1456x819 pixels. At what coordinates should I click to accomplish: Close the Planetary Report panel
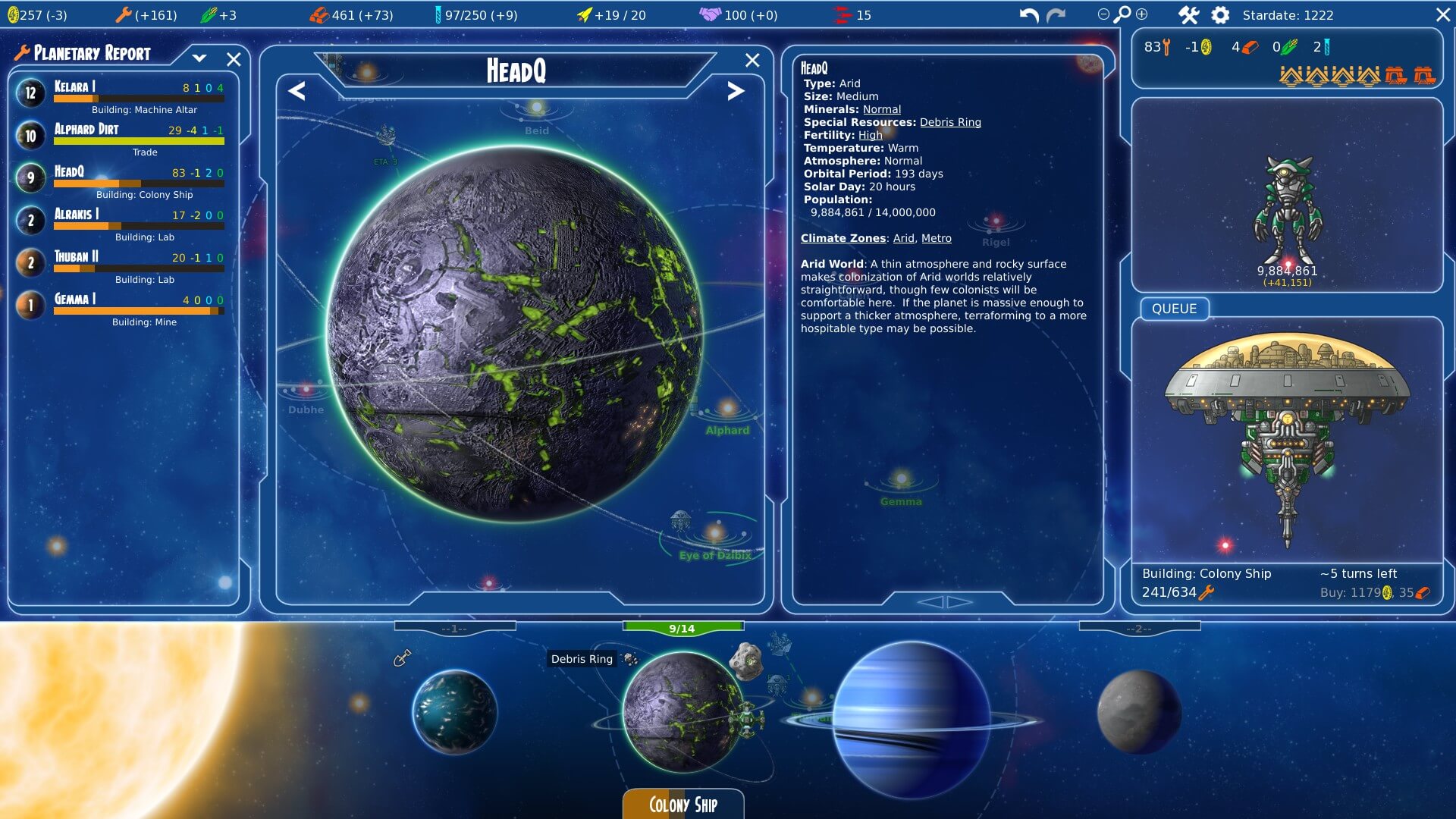click(234, 59)
